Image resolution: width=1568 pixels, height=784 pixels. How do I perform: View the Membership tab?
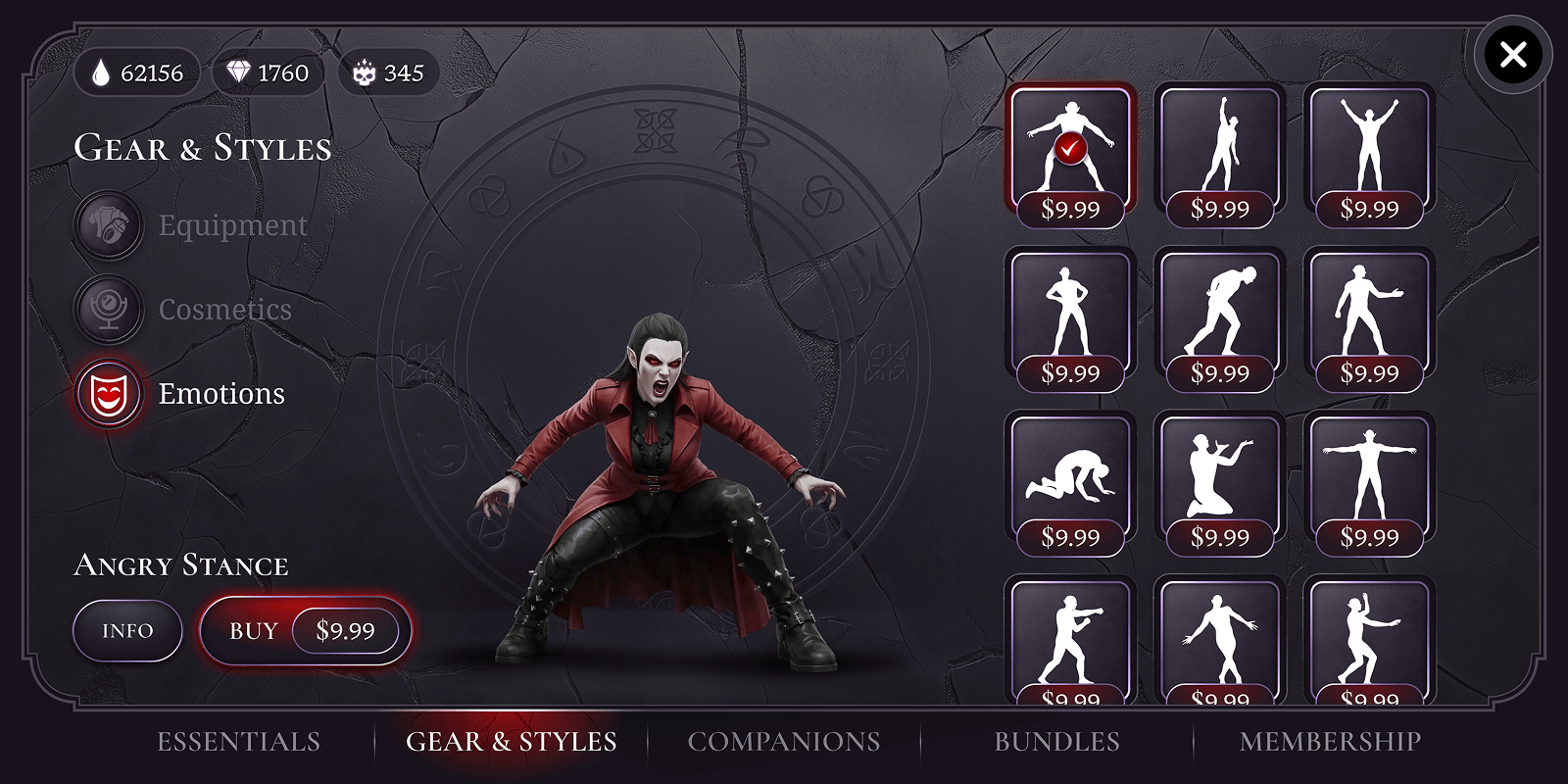click(1330, 742)
